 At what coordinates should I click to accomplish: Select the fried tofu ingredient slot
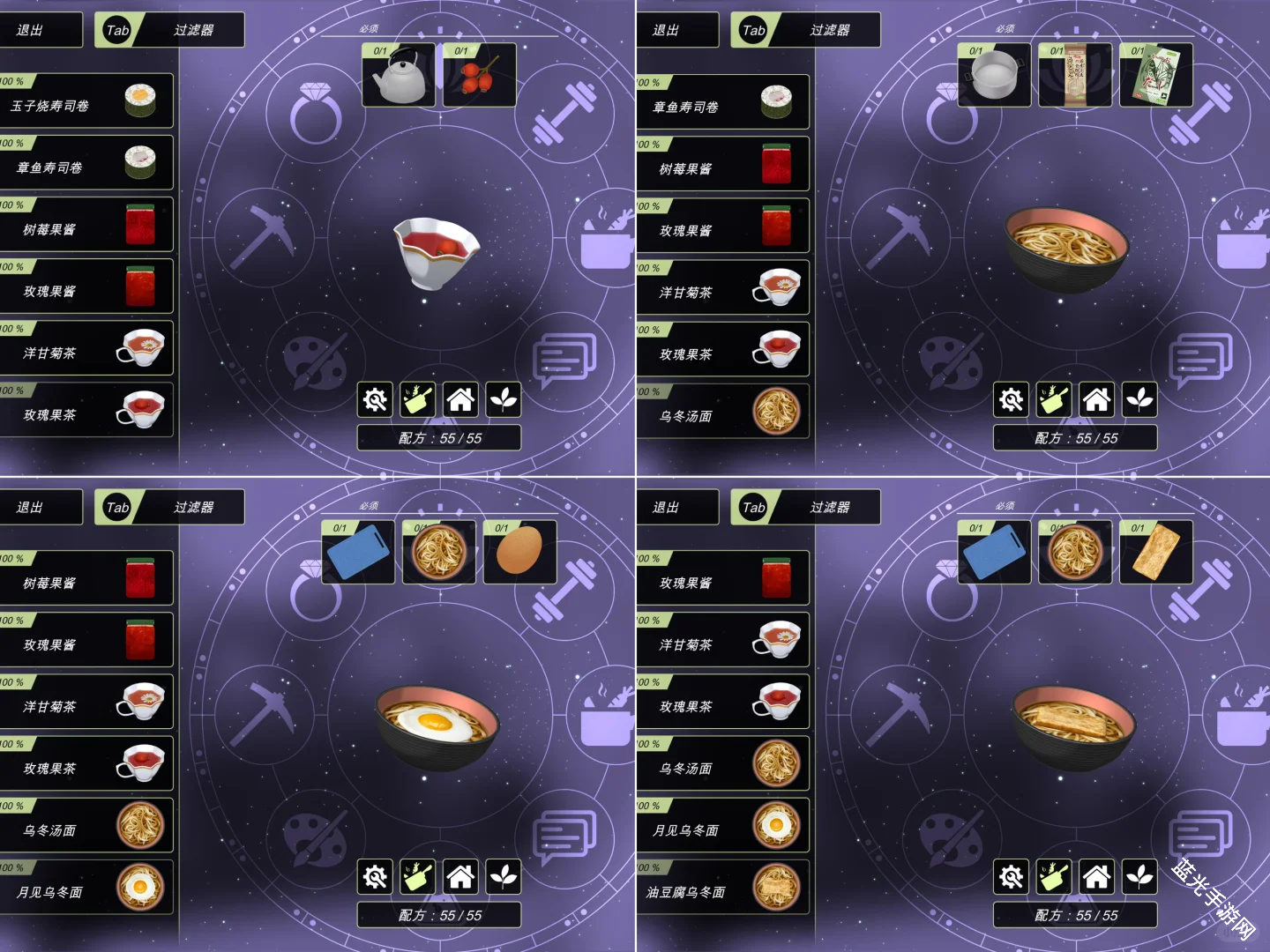(x=1156, y=553)
